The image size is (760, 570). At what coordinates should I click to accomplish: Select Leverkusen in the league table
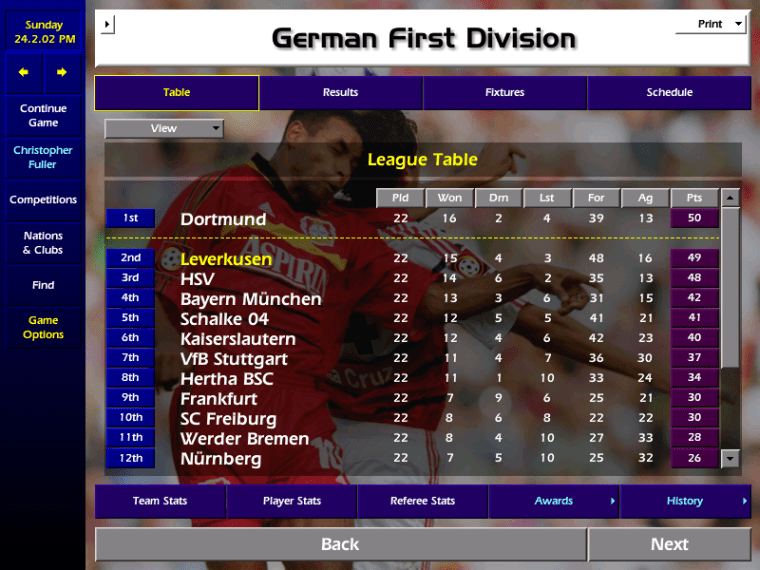tap(226, 259)
